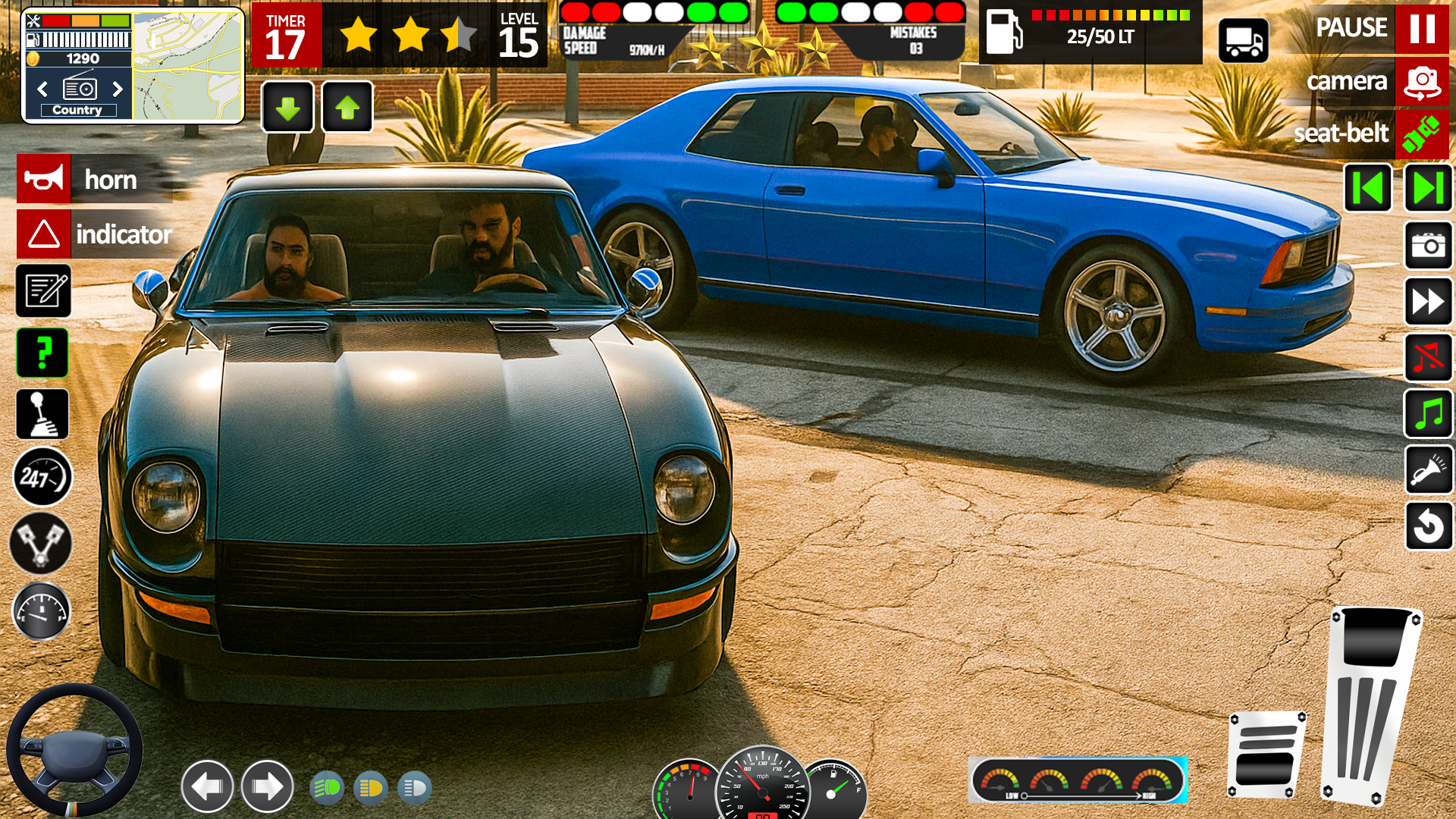Switch the camera view
The image size is (1456, 819).
[x=1421, y=82]
